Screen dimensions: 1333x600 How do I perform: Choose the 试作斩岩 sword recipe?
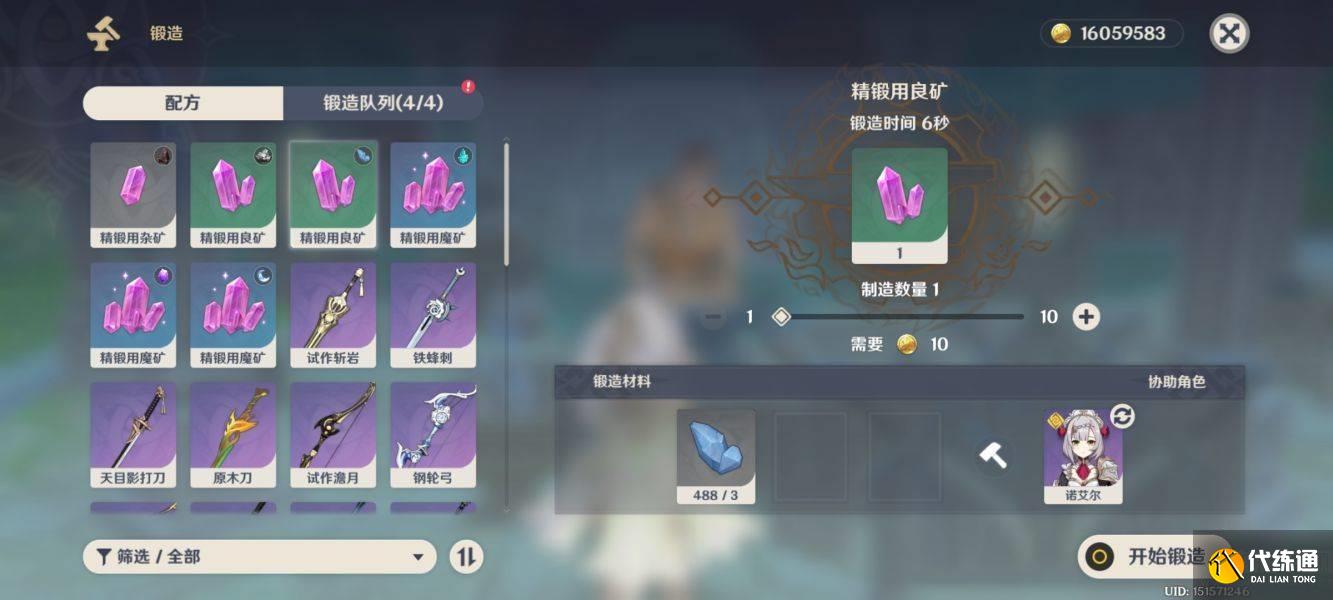(x=333, y=314)
